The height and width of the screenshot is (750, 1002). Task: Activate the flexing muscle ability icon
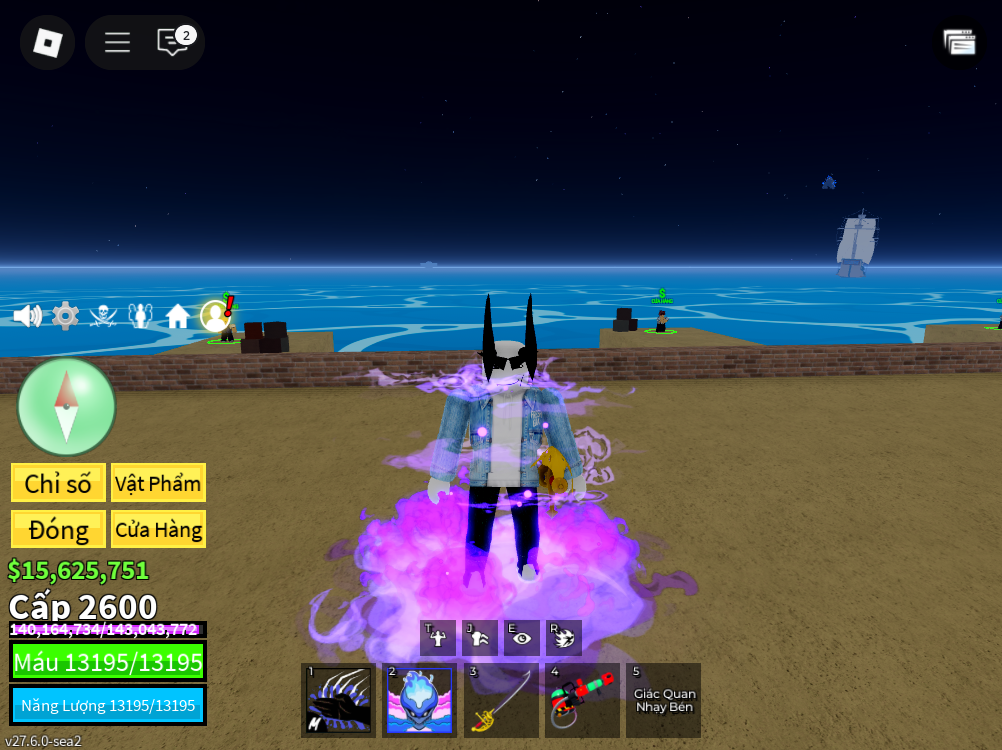click(438, 638)
